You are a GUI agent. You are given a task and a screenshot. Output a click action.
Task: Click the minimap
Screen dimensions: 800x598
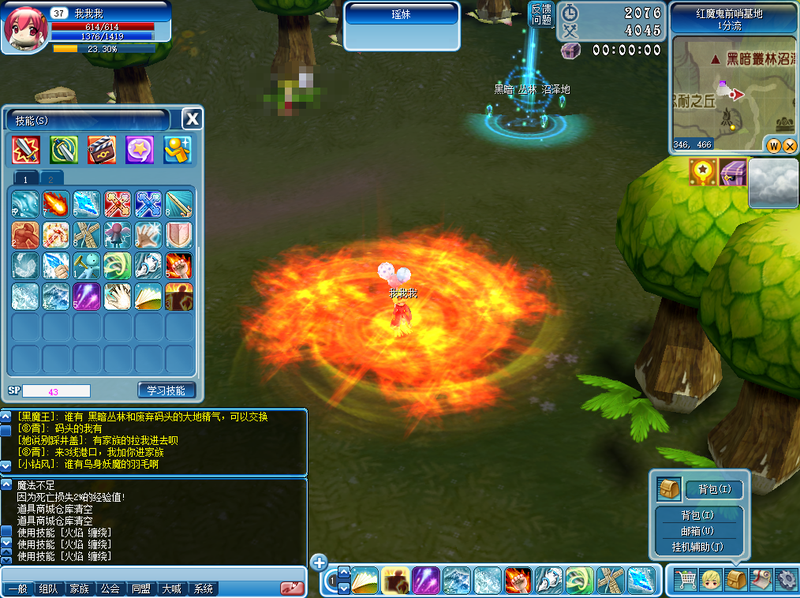734,94
